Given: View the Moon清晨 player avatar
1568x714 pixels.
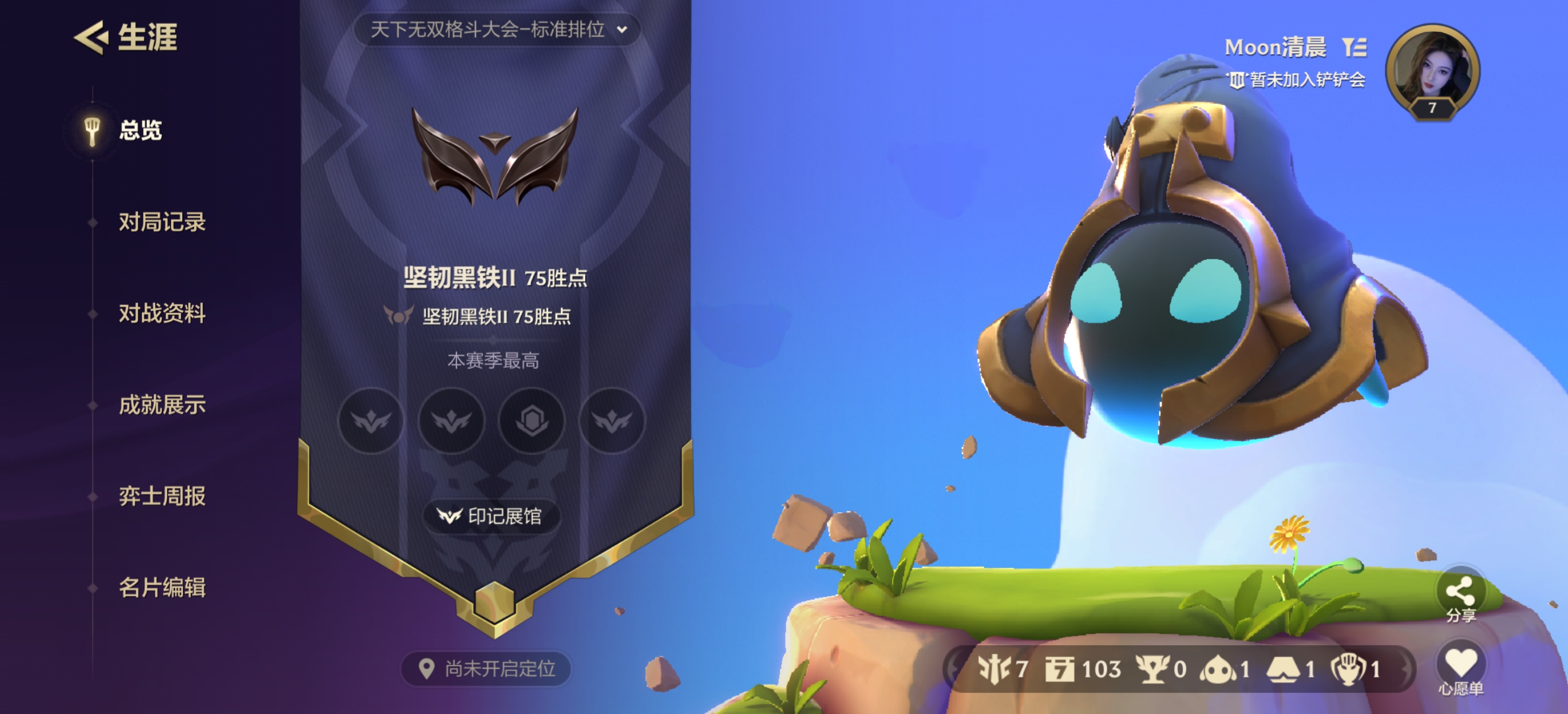Looking at the screenshot, I should pyautogui.click(x=1432, y=70).
